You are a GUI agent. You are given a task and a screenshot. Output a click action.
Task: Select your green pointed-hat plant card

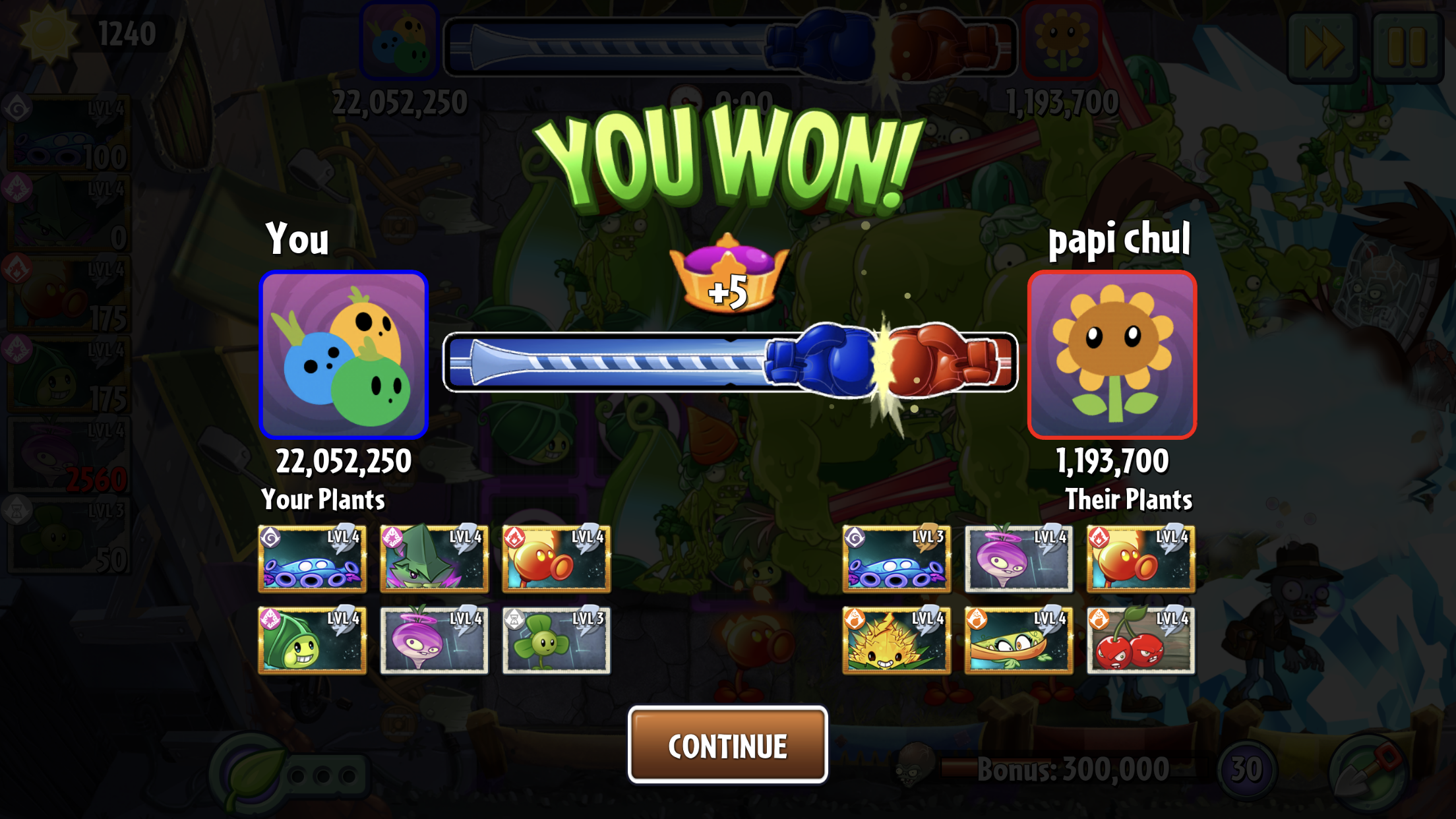(x=434, y=559)
